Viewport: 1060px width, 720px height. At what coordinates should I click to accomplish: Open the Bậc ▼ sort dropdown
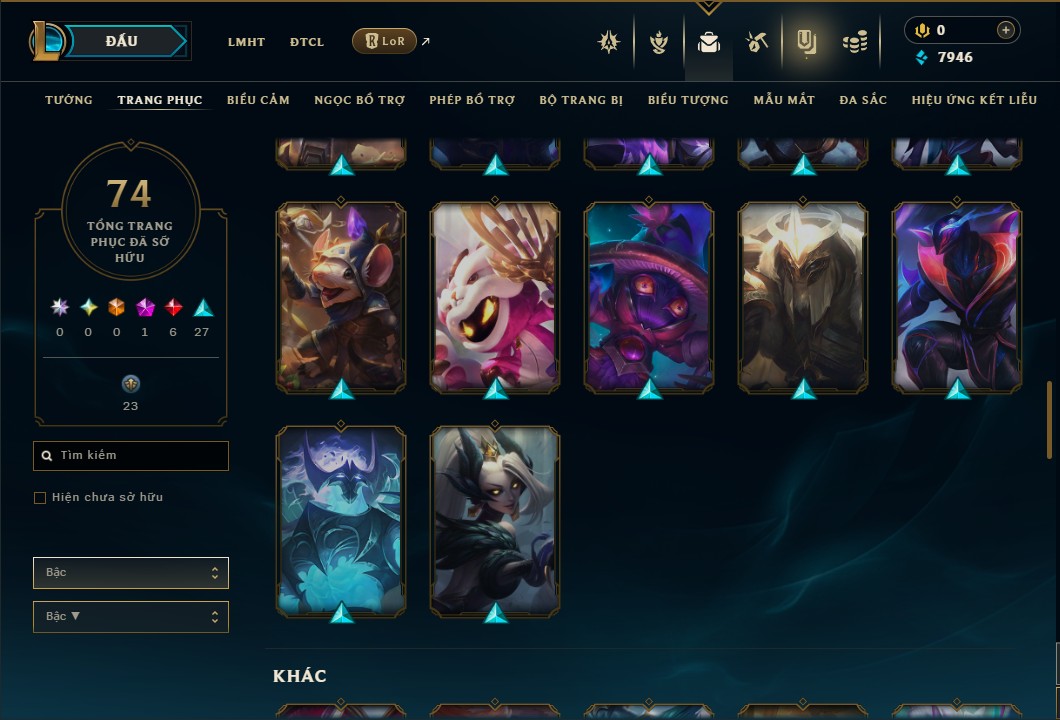[x=131, y=617]
